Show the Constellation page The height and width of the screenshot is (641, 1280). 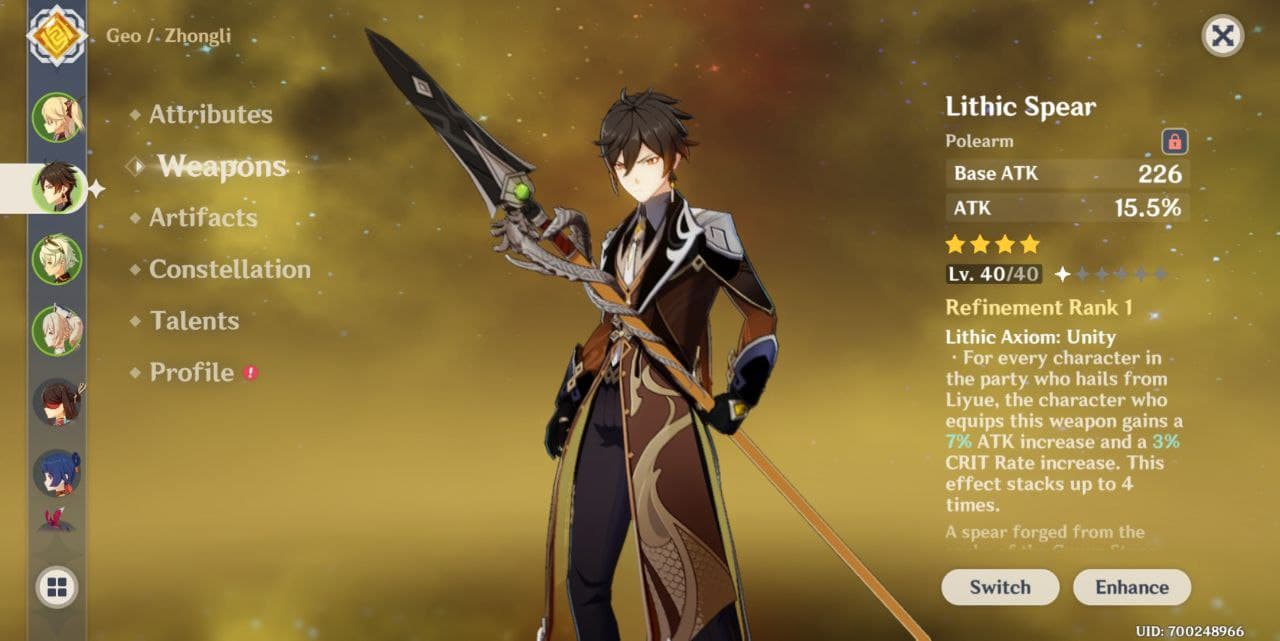[x=229, y=270]
